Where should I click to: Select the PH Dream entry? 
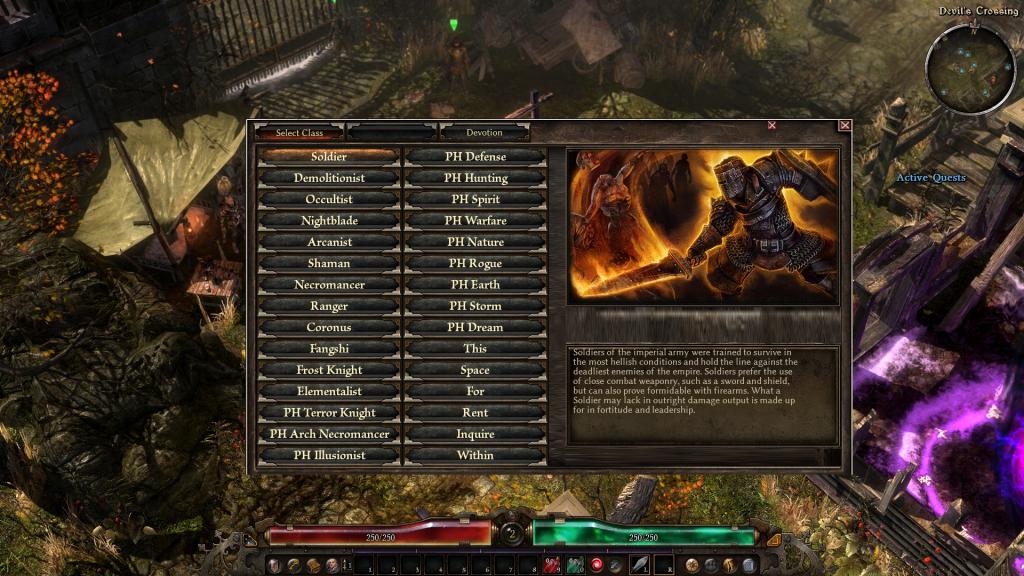click(x=475, y=327)
